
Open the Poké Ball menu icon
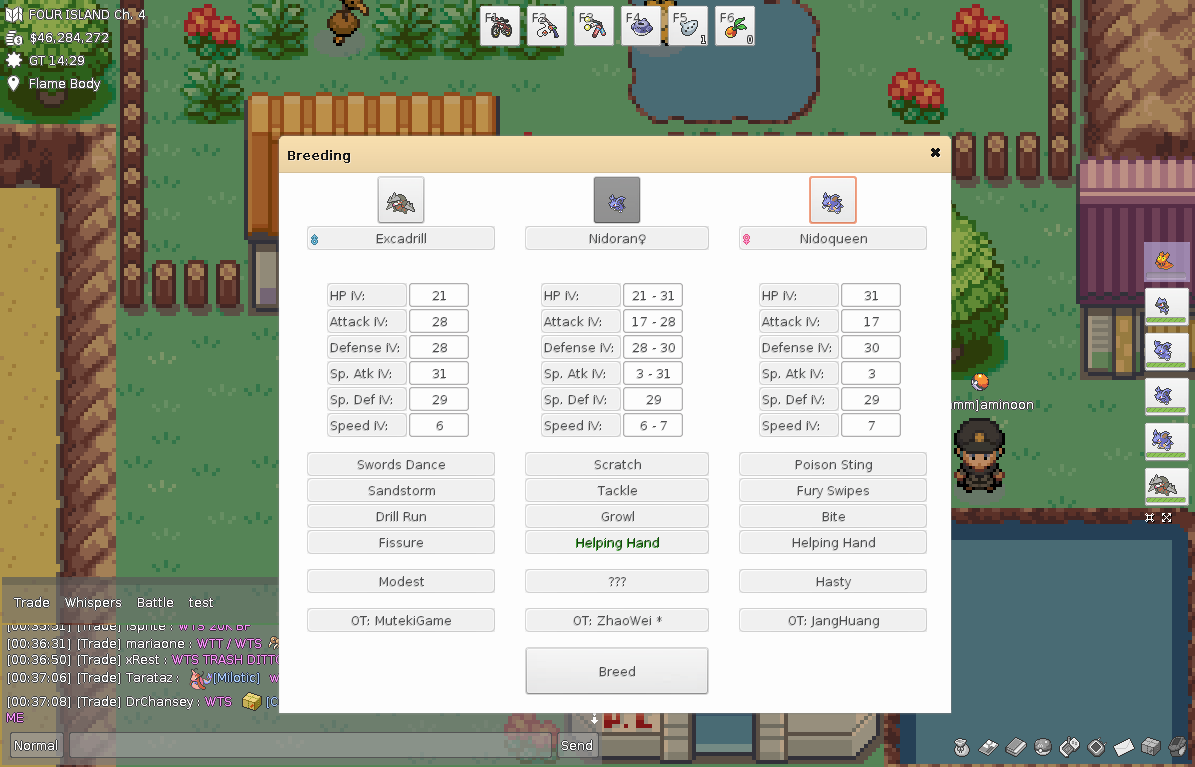click(x=1042, y=747)
